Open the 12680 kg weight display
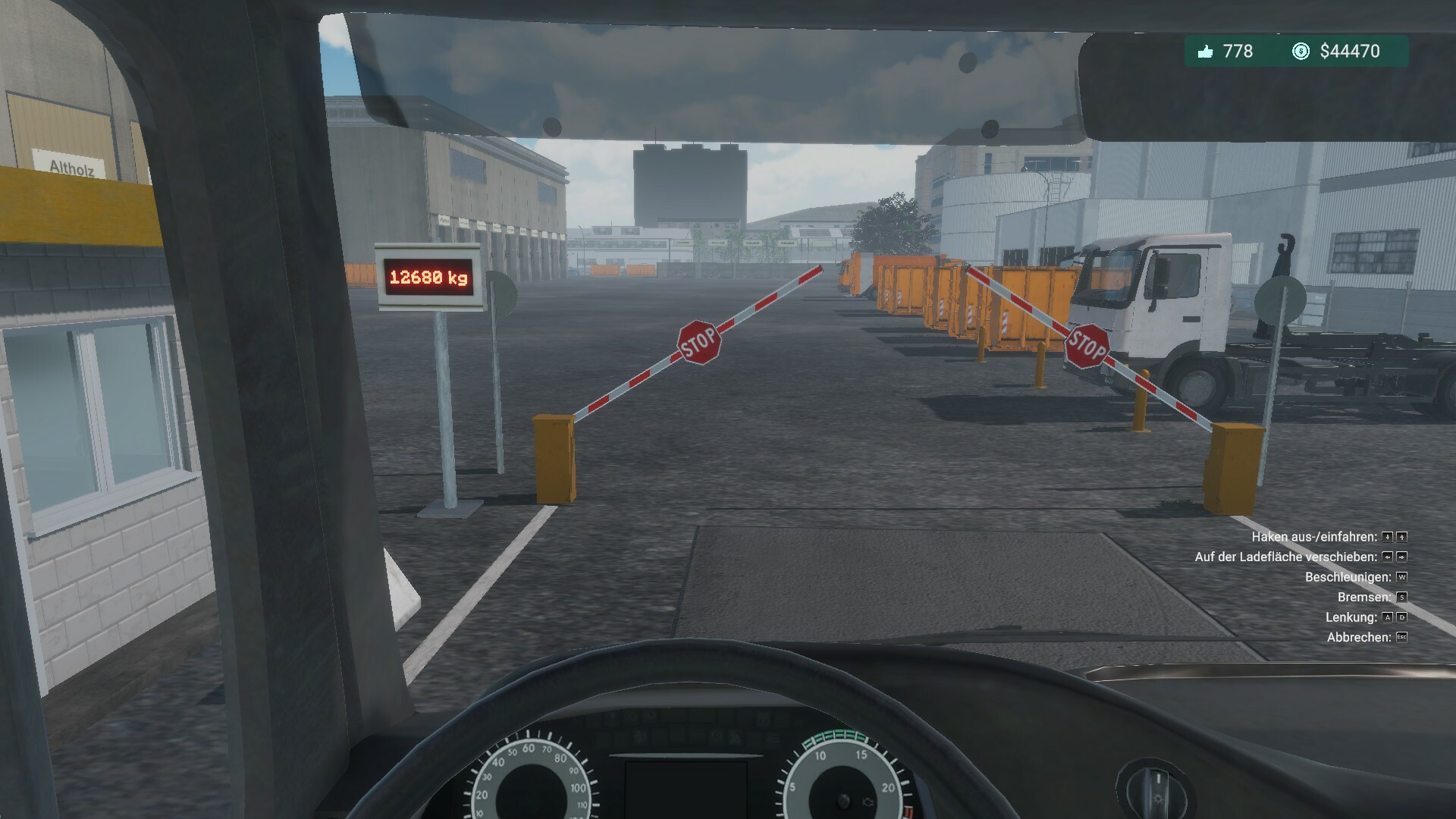 pos(429,275)
